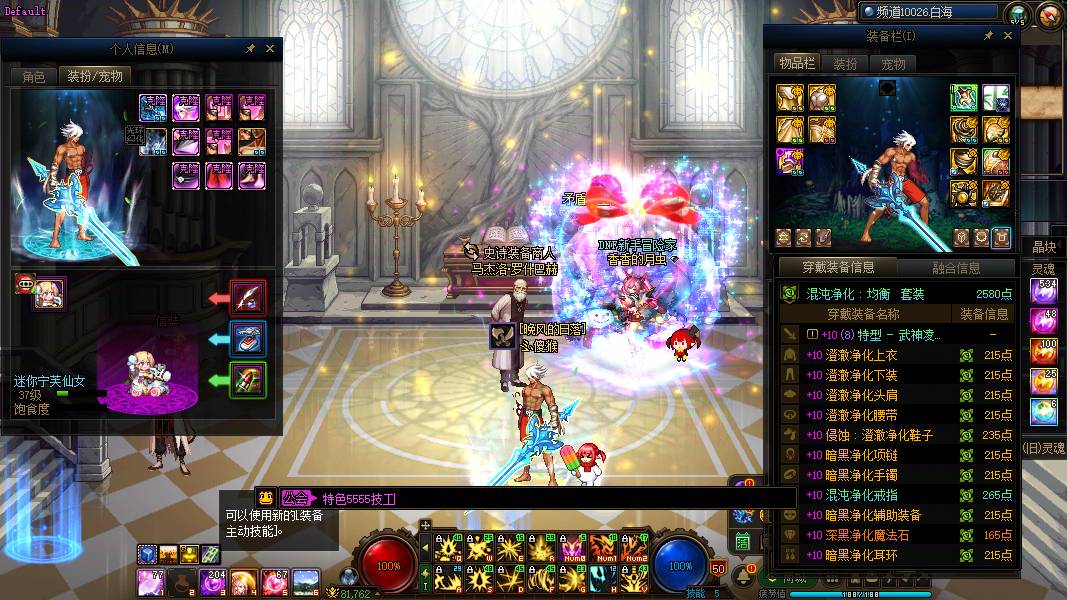Screen dimensions: 1067x600
Task: Select the 晶块 crystal block tab
Action: pyautogui.click(x=1044, y=247)
